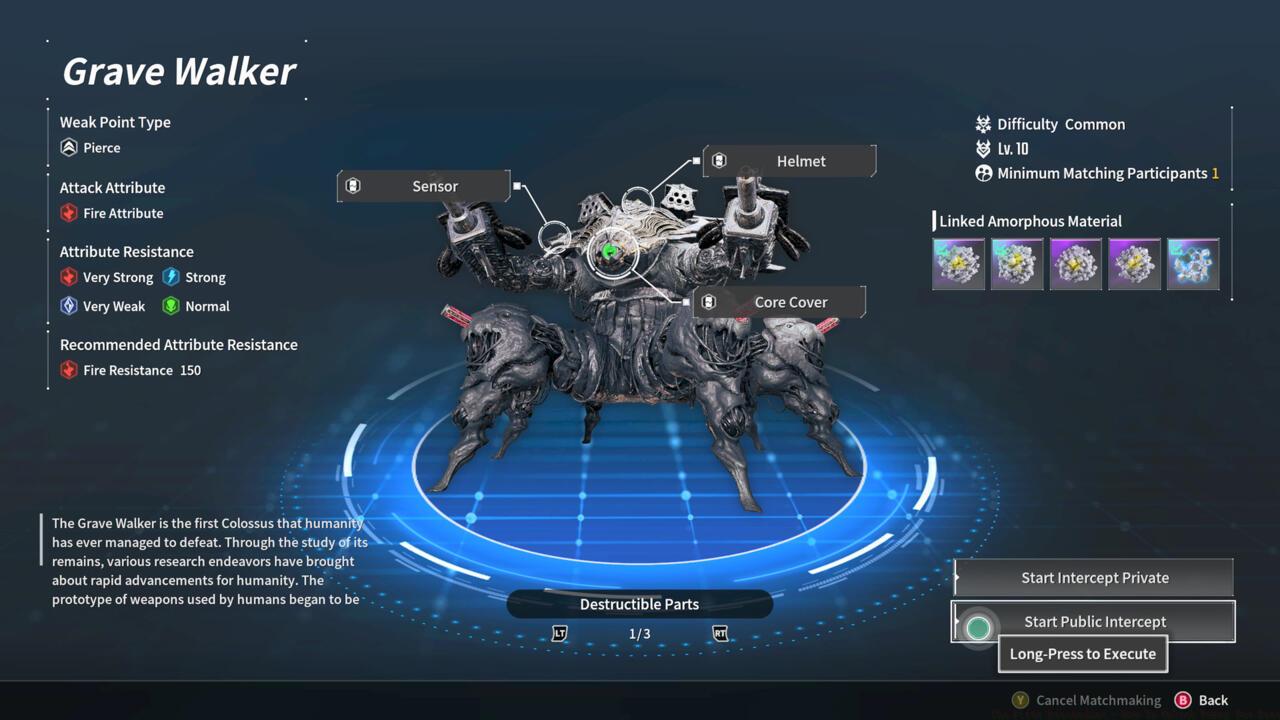This screenshot has width=1280, height=720.
Task: Click the Back button
Action: [x=1213, y=700]
